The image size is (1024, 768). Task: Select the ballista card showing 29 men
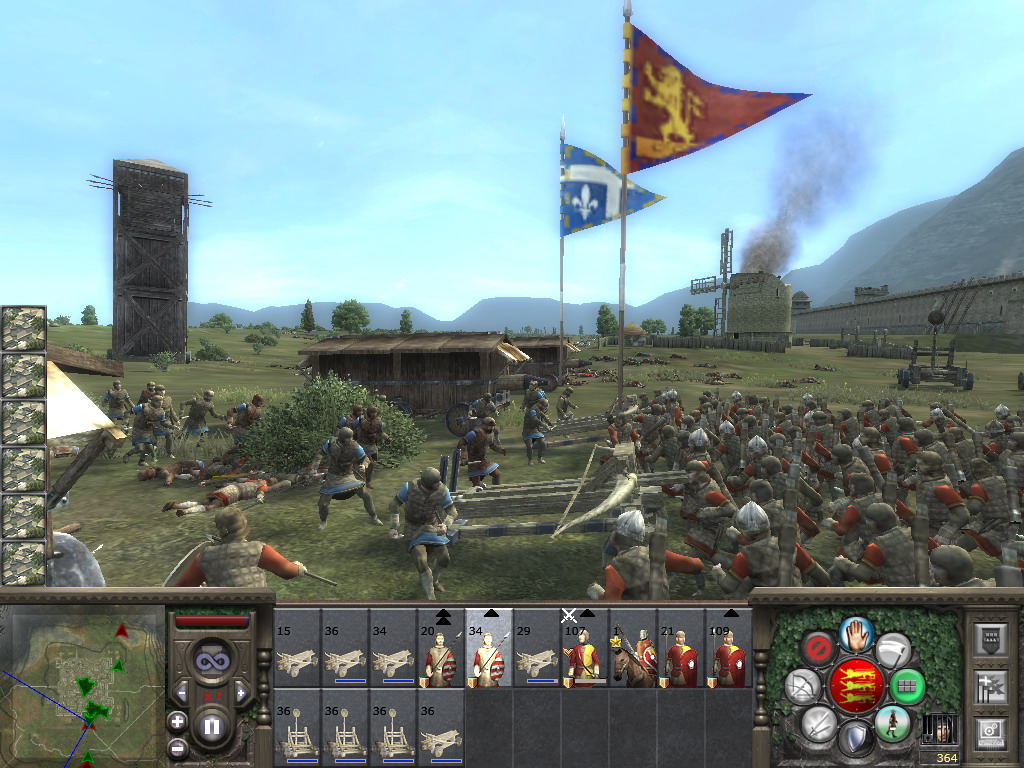click(x=537, y=657)
